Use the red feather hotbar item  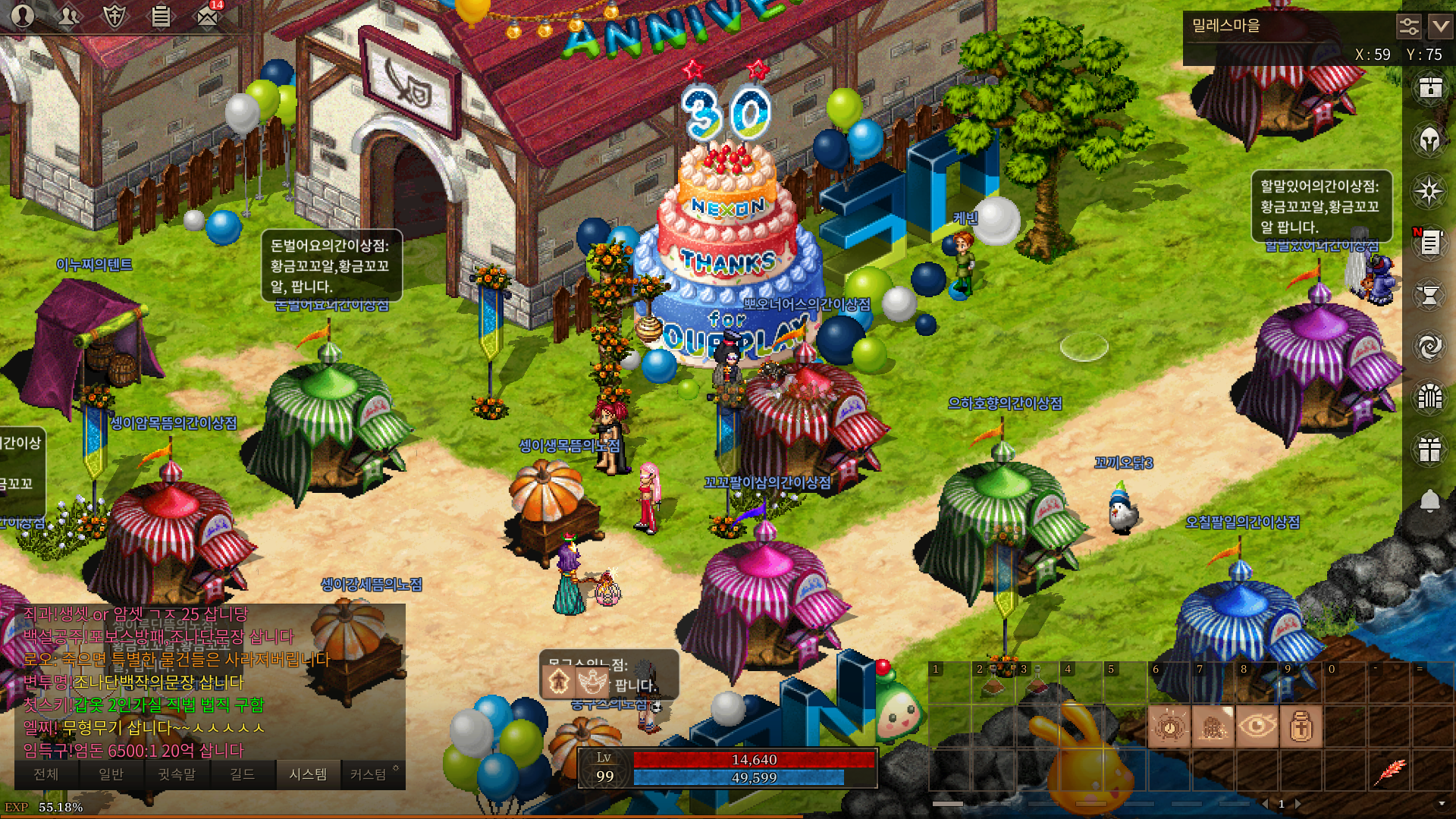[1389, 771]
